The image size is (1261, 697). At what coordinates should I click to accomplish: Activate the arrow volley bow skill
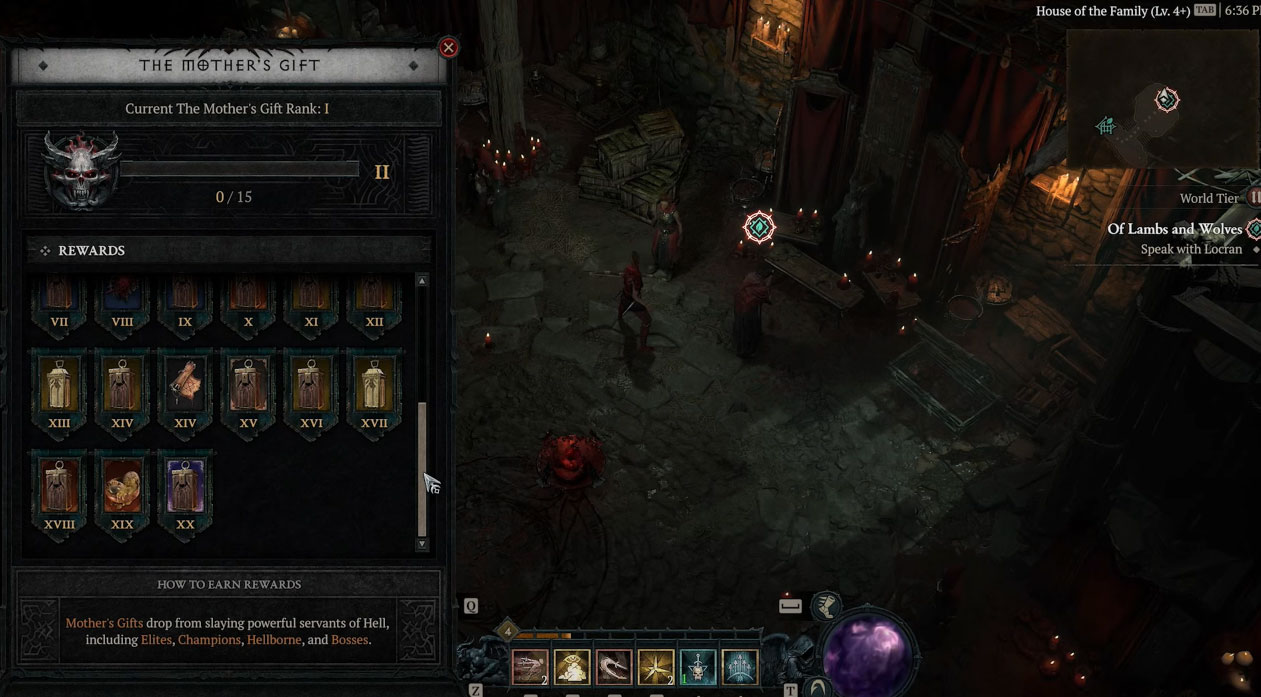[740, 667]
